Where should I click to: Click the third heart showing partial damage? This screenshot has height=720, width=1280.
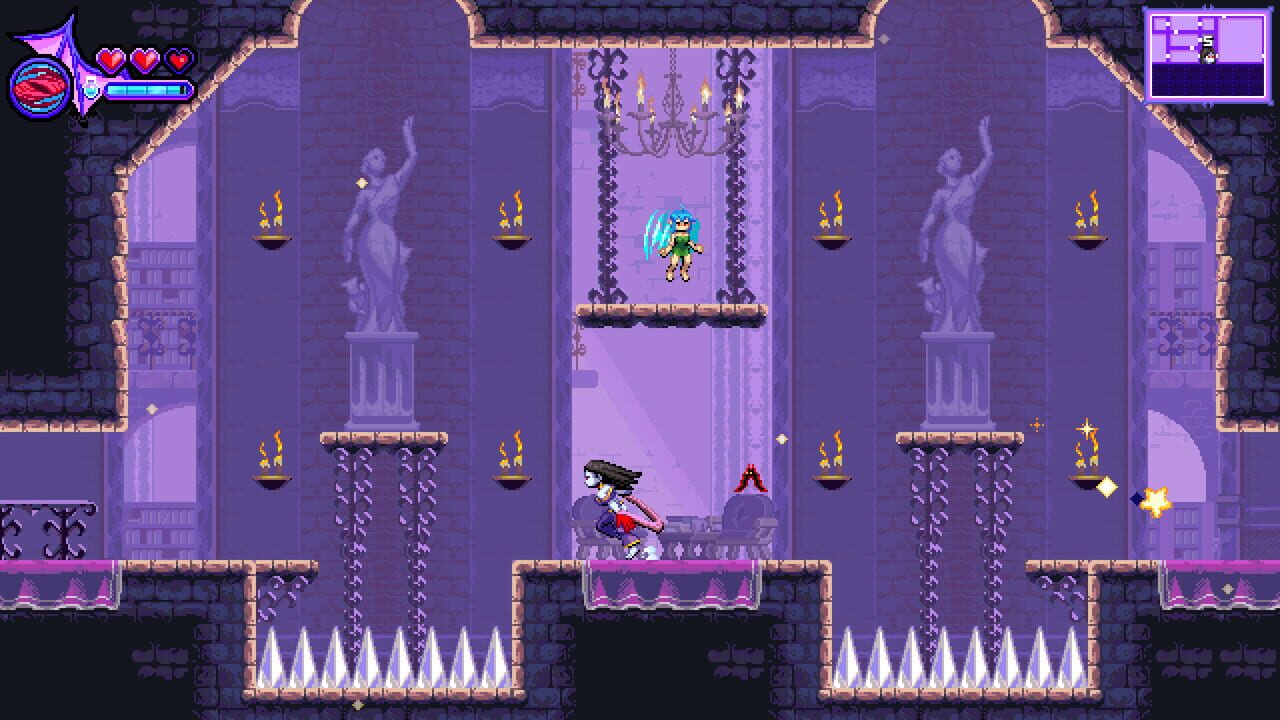(x=177, y=58)
